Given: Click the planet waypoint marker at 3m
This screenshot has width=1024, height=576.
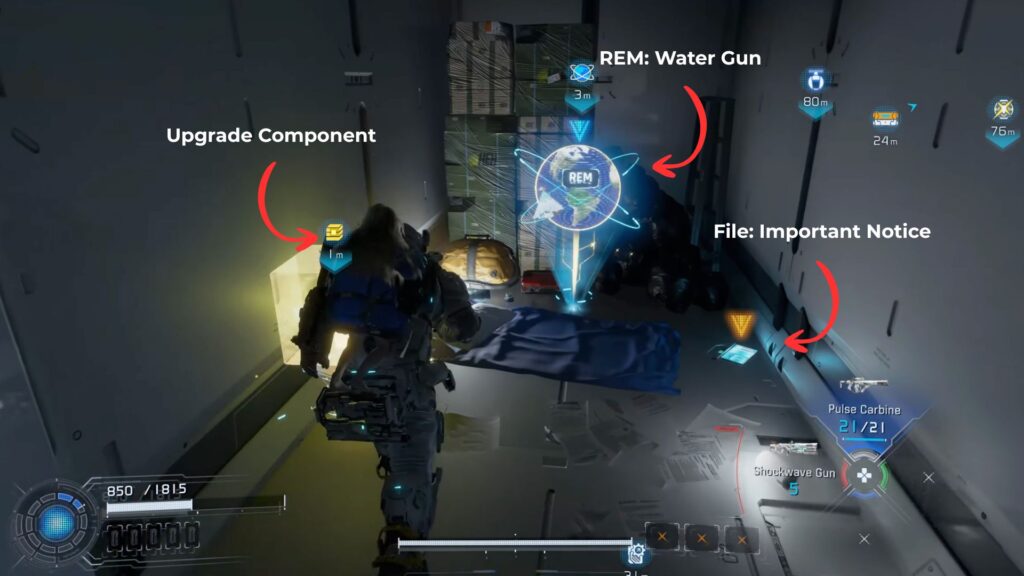Looking at the screenshot, I should point(580,72).
